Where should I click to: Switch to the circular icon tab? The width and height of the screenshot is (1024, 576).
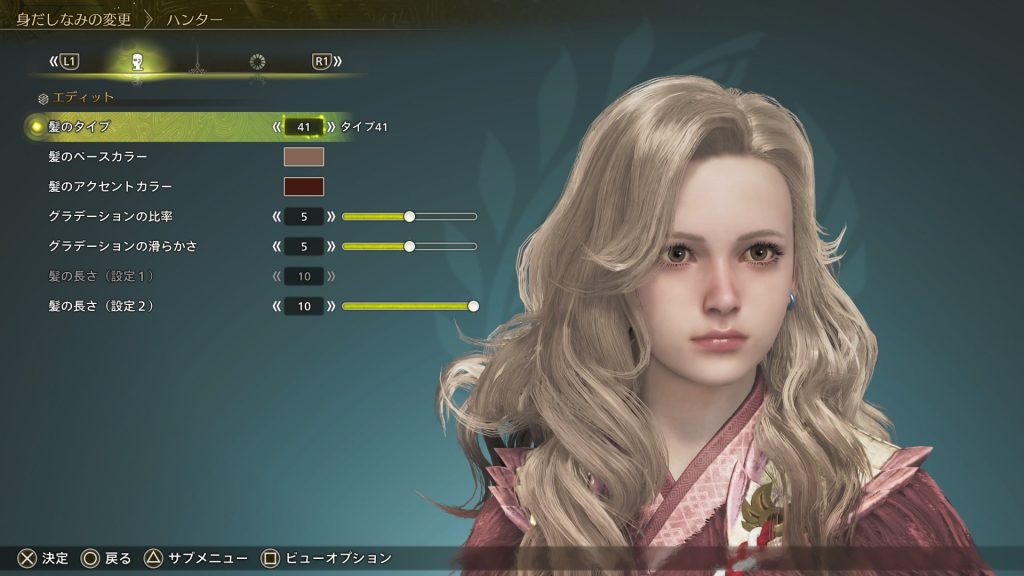(257, 62)
